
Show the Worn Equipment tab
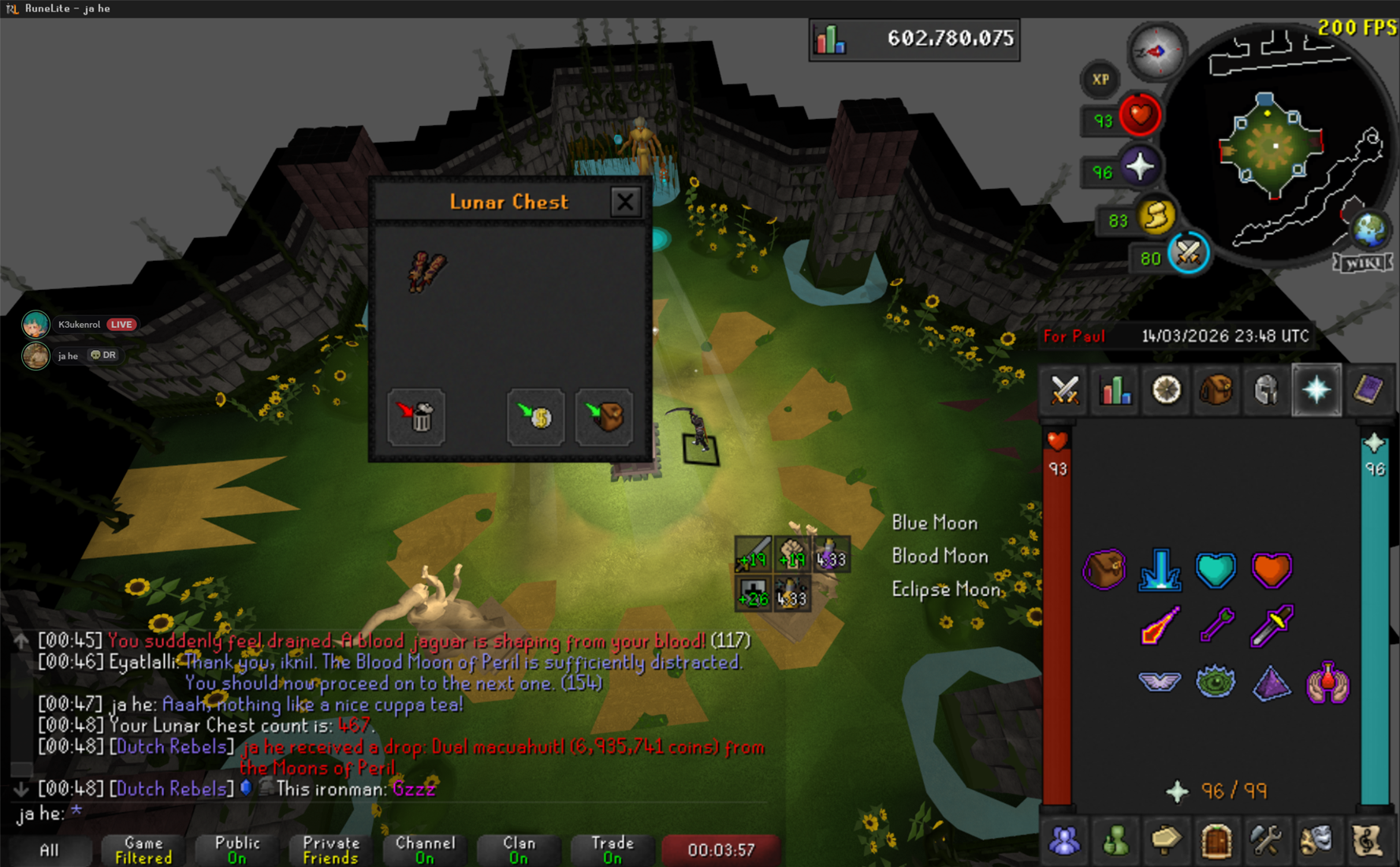(1266, 390)
